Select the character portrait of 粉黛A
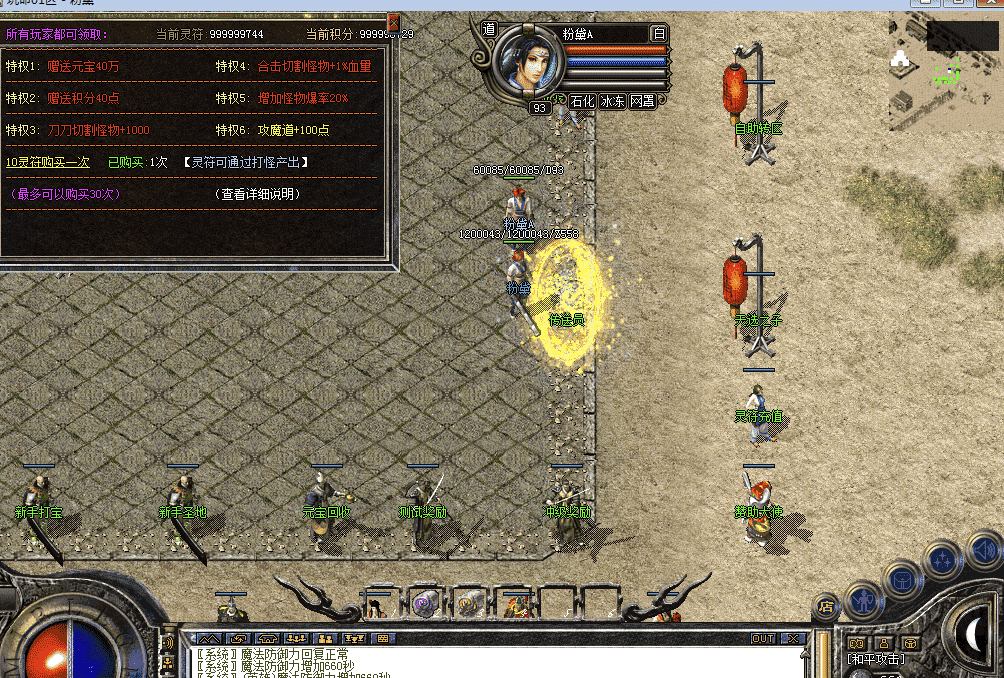 pos(529,61)
